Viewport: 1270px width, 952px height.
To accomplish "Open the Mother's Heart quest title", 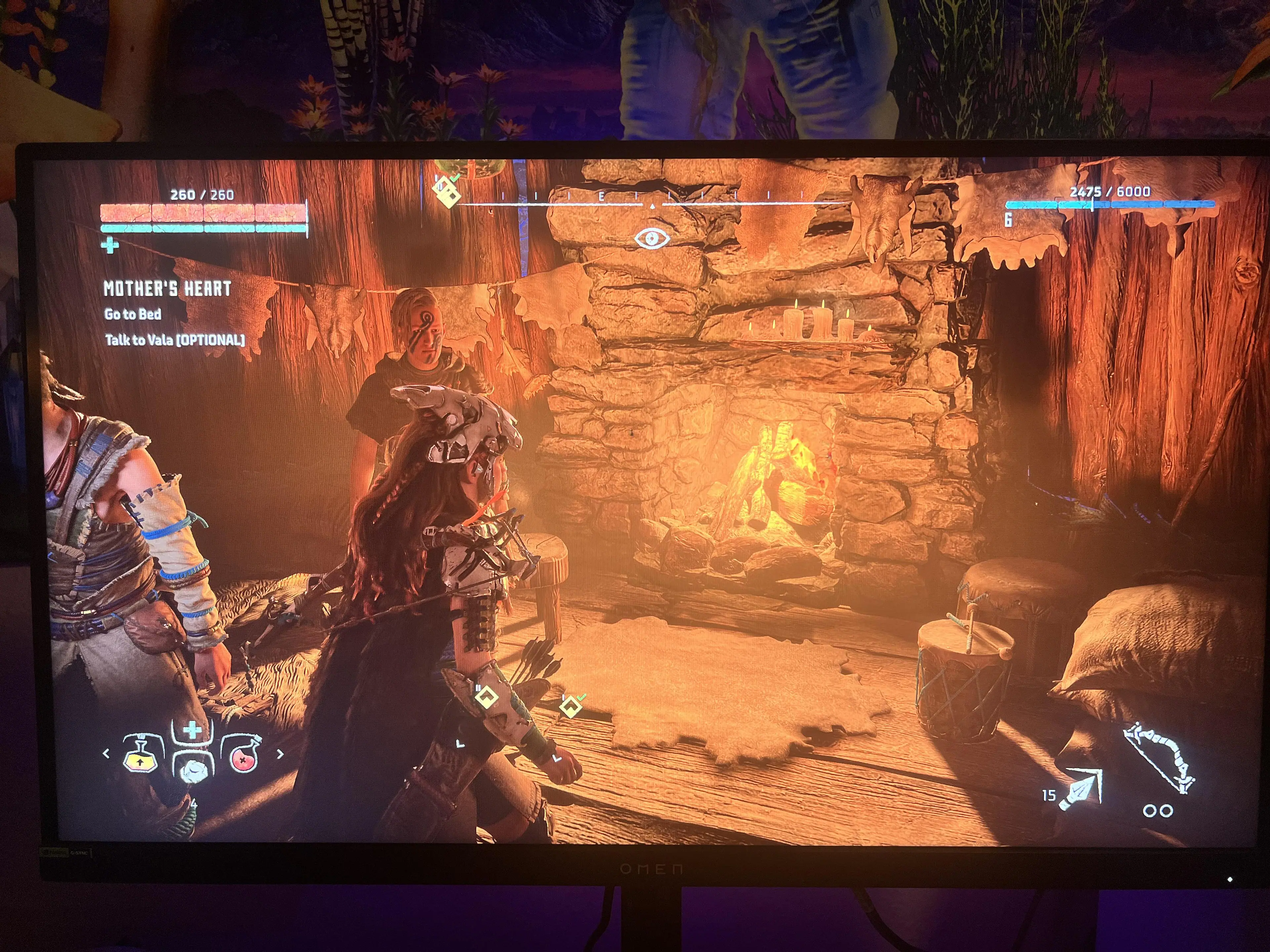I will pyautogui.click(x=167, y=289).
